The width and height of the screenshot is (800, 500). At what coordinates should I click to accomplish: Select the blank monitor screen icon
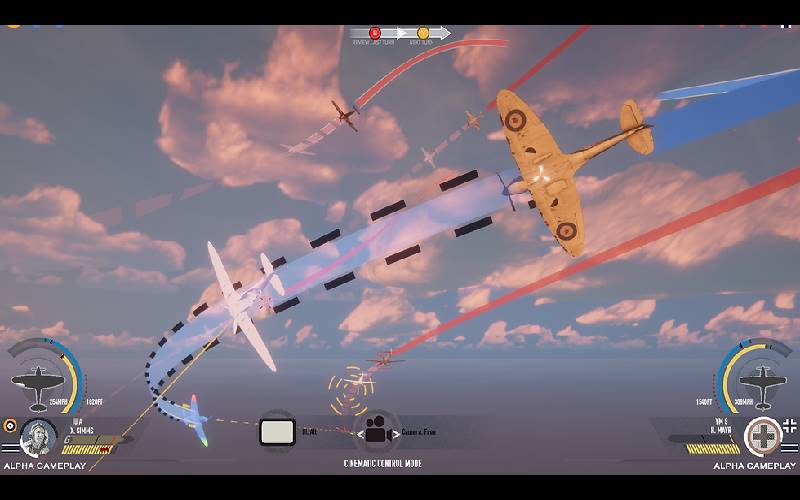click(x=277, y=431)
